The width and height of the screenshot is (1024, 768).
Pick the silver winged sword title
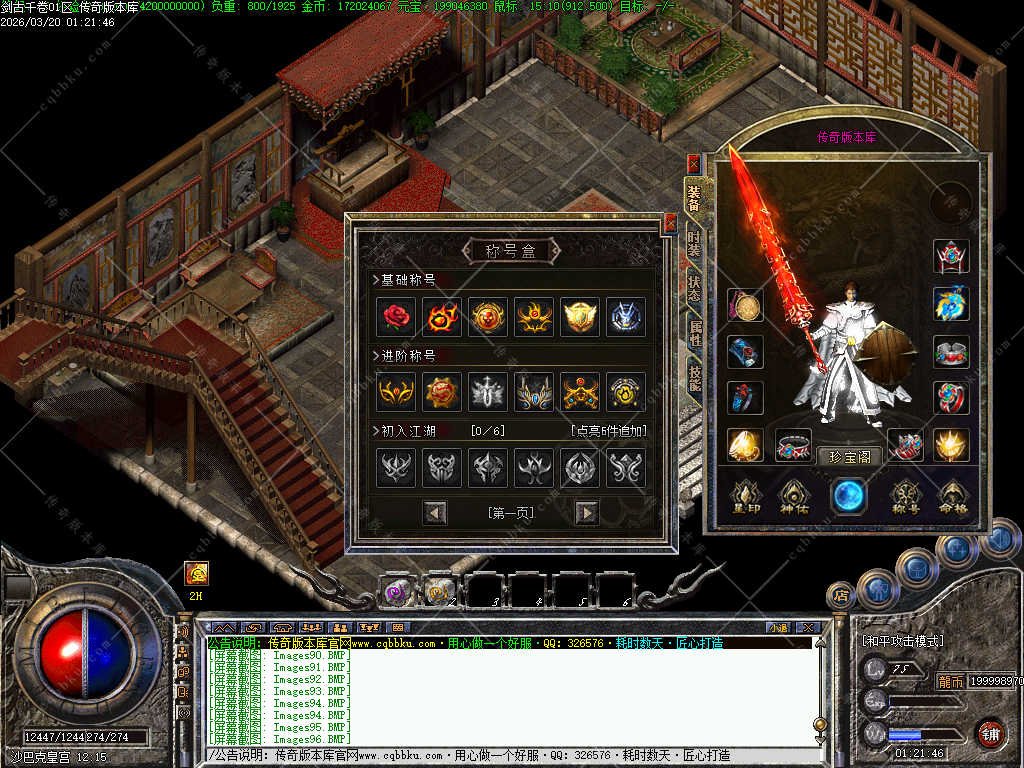(x=488, y=392)
